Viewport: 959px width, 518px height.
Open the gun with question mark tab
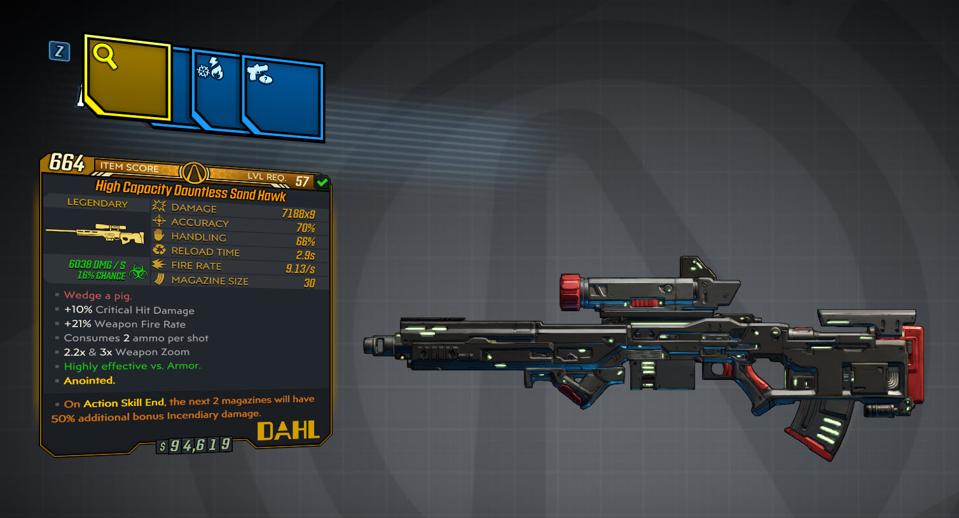(x=281, y=92)
